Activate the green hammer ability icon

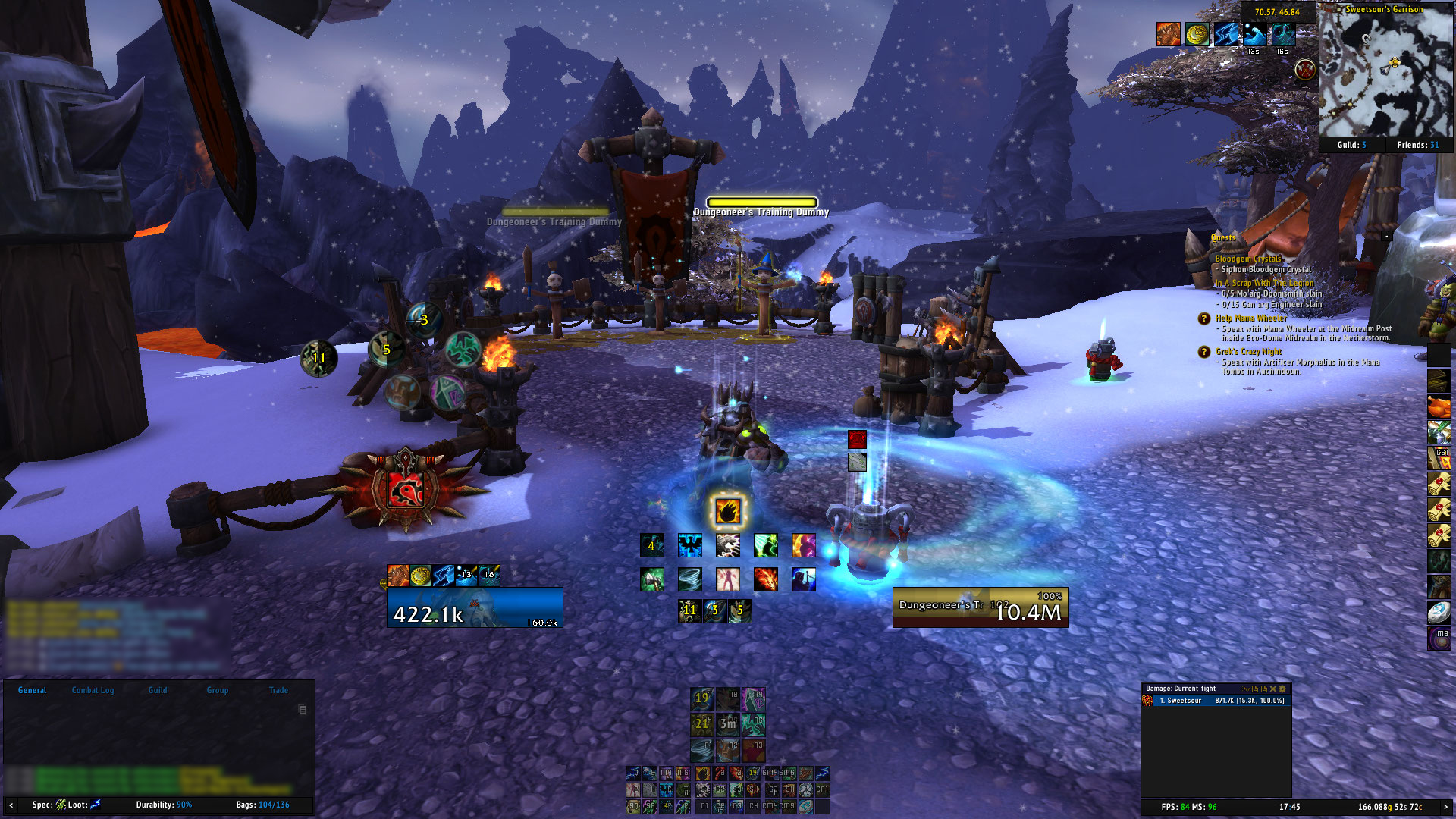click(x=651, y=579)
